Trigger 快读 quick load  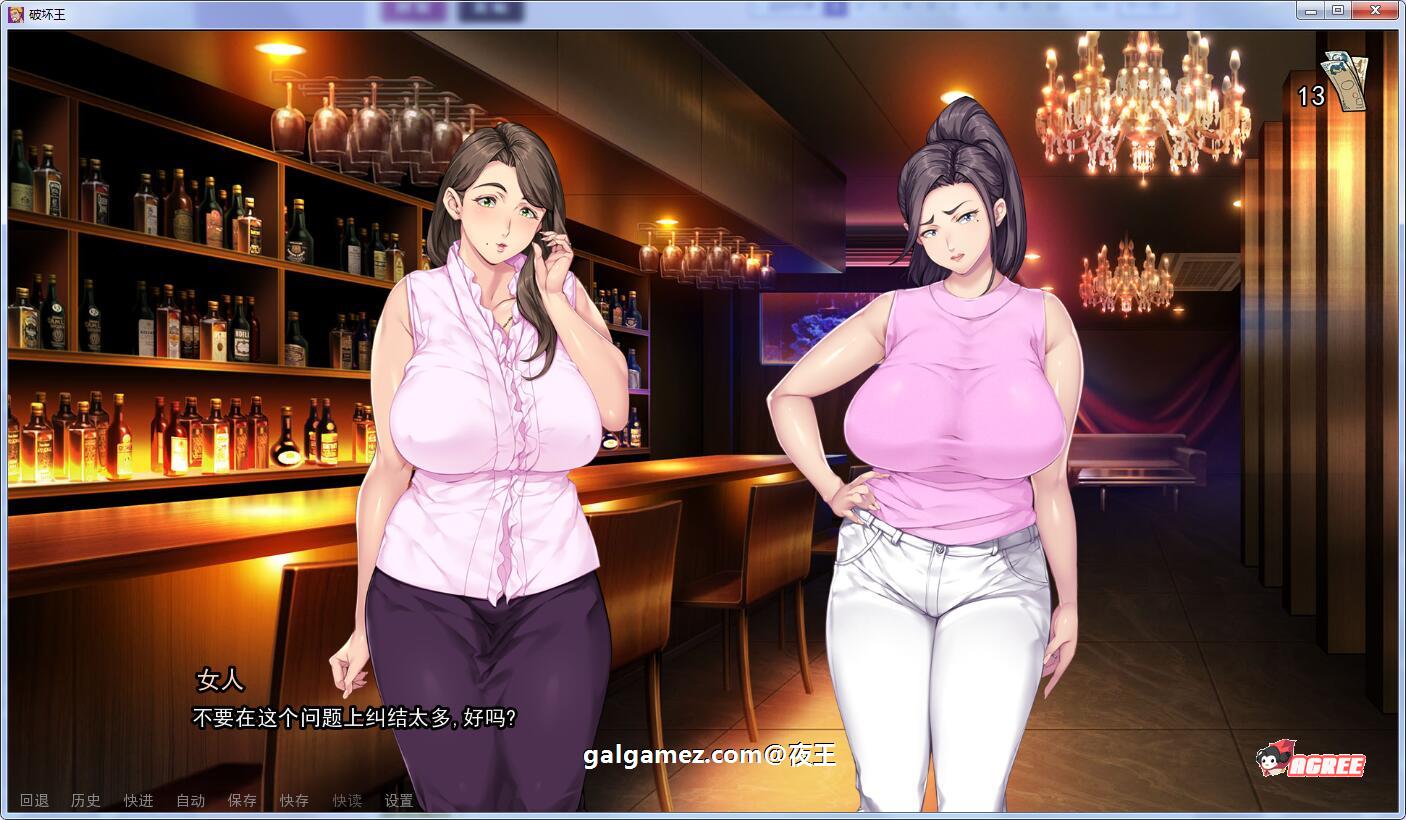click(346, 800)
